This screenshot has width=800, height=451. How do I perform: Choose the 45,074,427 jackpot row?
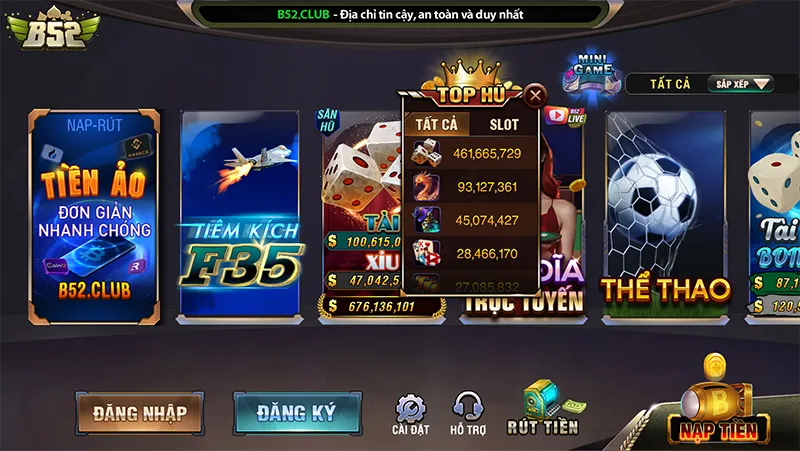tap(470, 220)
